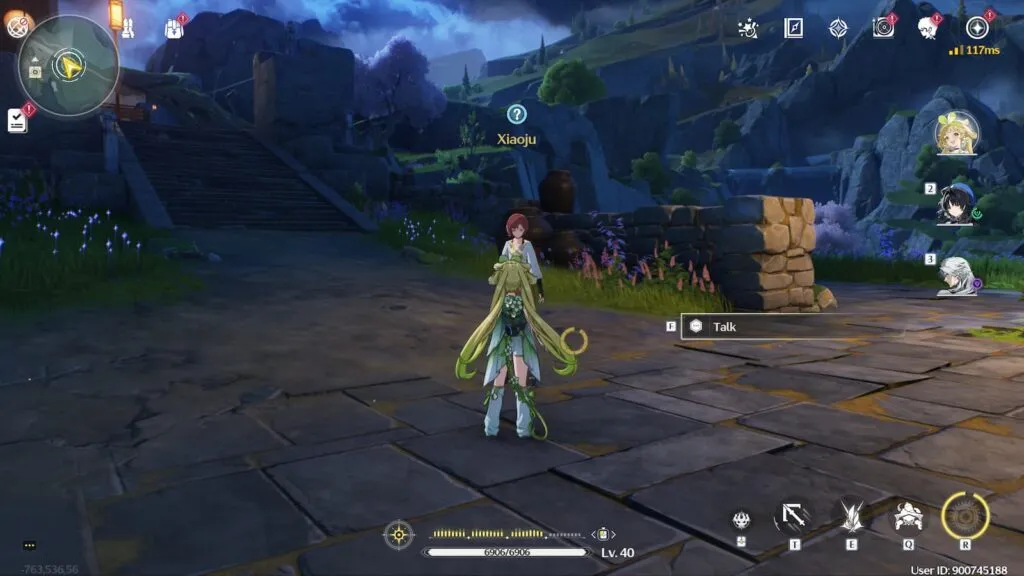Trigger the gold-ringed resonance liberation
The height and width of the screenshot is (576, 1024).
tap(965, 516)
